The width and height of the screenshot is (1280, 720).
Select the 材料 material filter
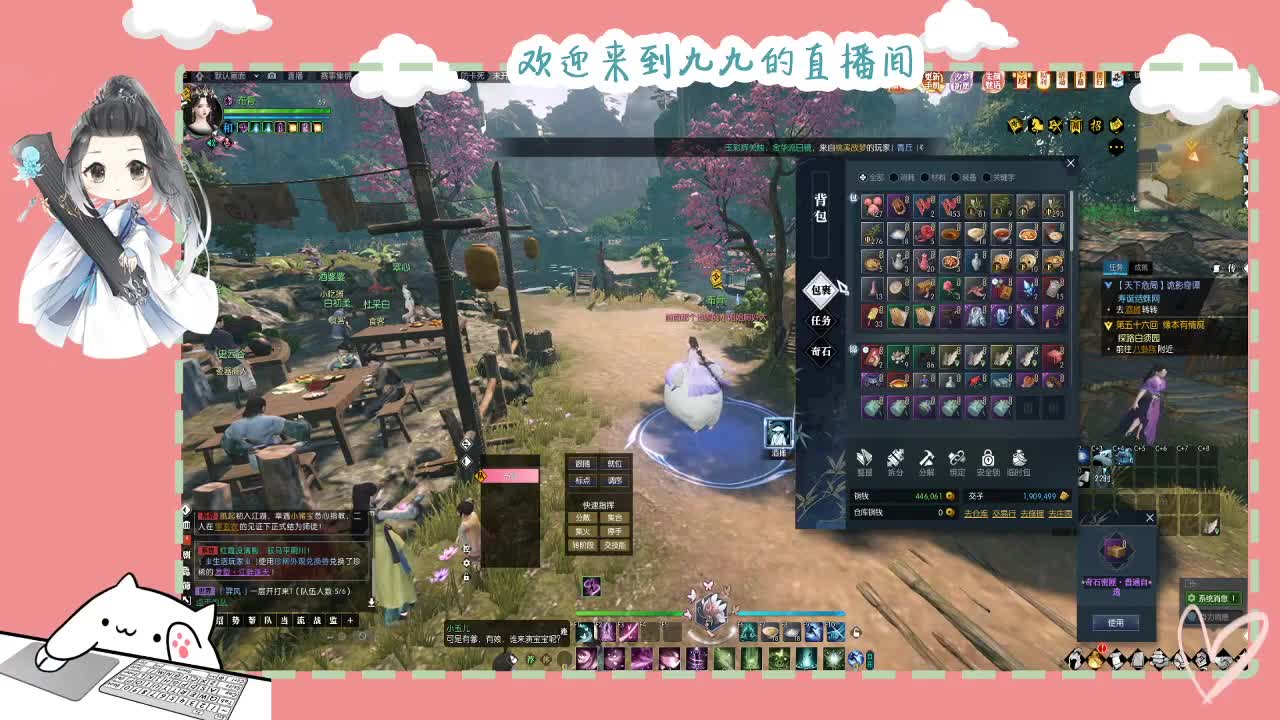point(925,177)
